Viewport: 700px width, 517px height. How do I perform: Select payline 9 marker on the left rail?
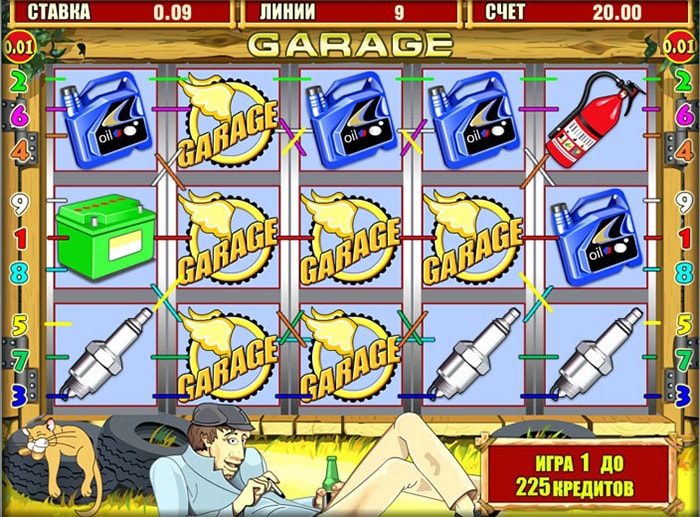16,200
